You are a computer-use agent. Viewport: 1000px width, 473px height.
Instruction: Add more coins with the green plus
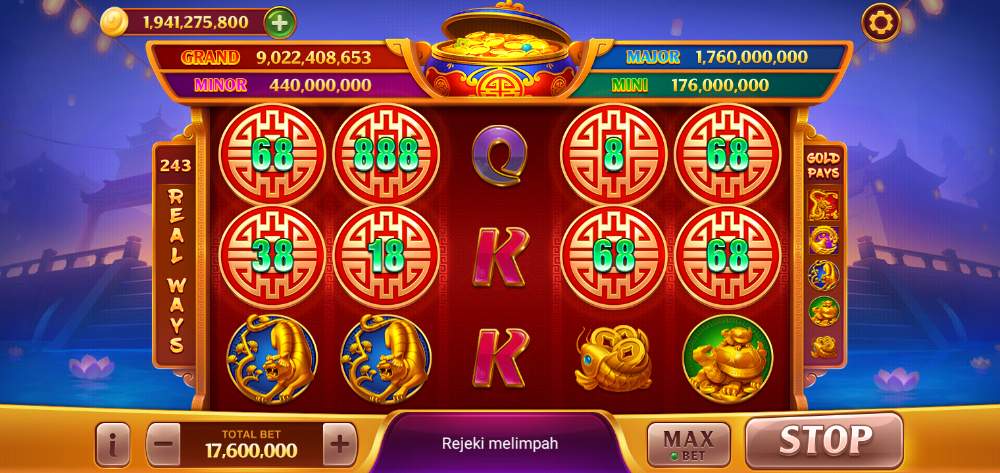point(280,21)
